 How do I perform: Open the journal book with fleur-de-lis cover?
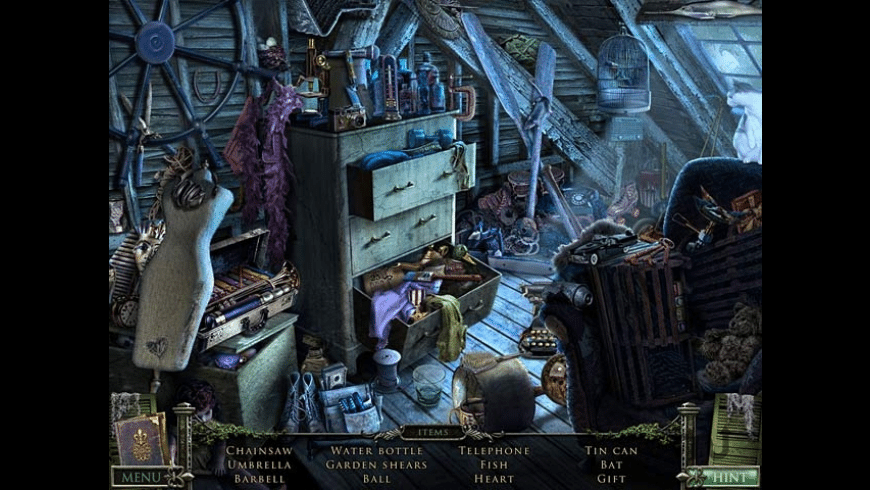tap(142, 440)
